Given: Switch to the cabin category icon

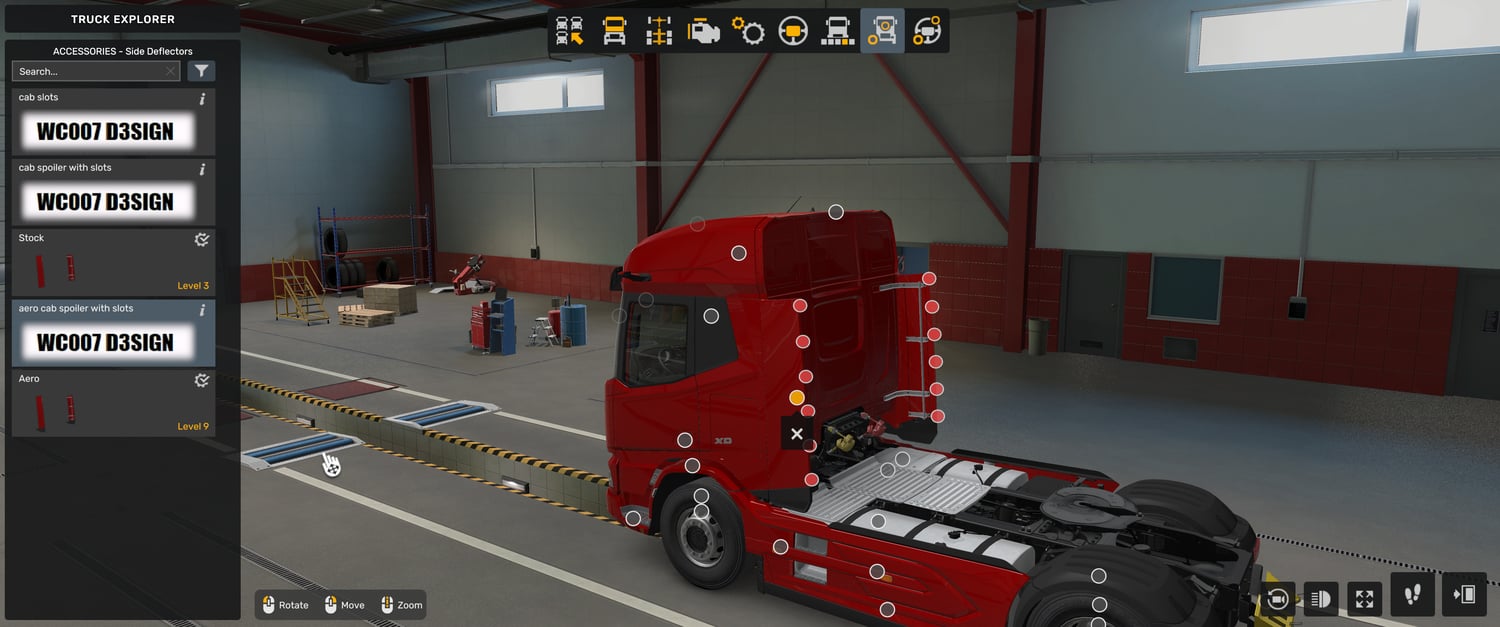Looking at the screenshot, I should pyautogui.click(x=614, y=31).
